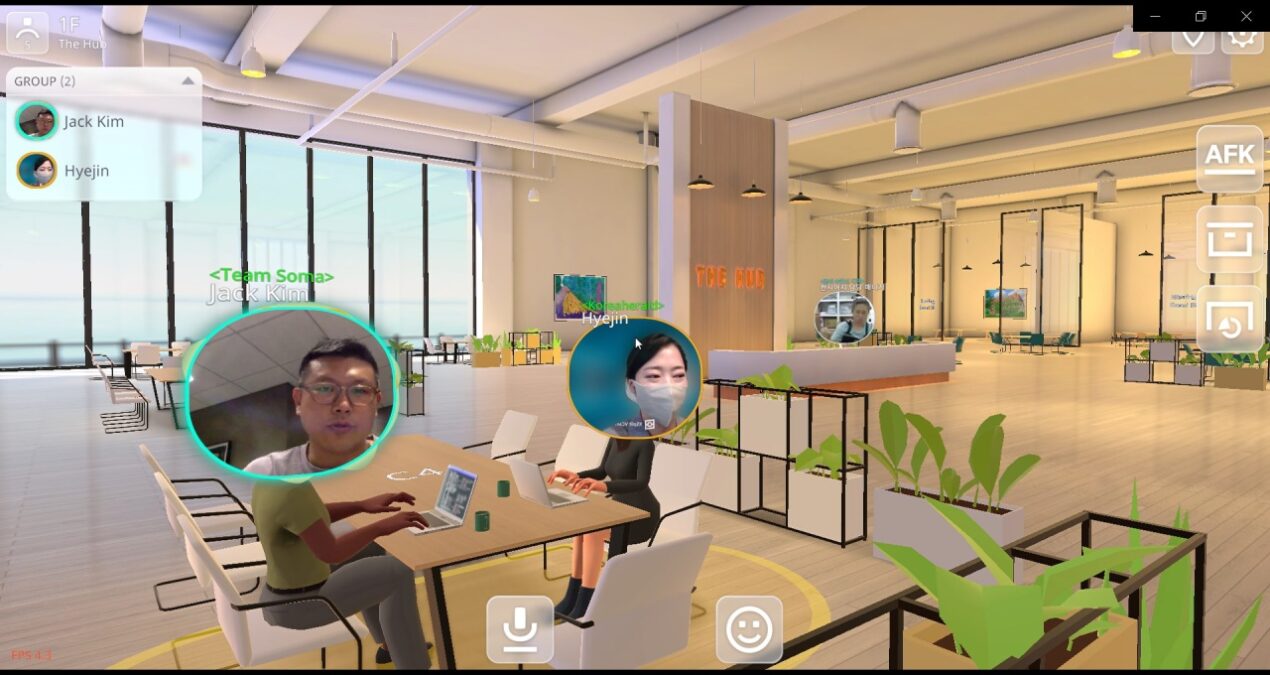Screen dimensions: 1270x675
Task: Minimize the application window
Action: 1156,16
